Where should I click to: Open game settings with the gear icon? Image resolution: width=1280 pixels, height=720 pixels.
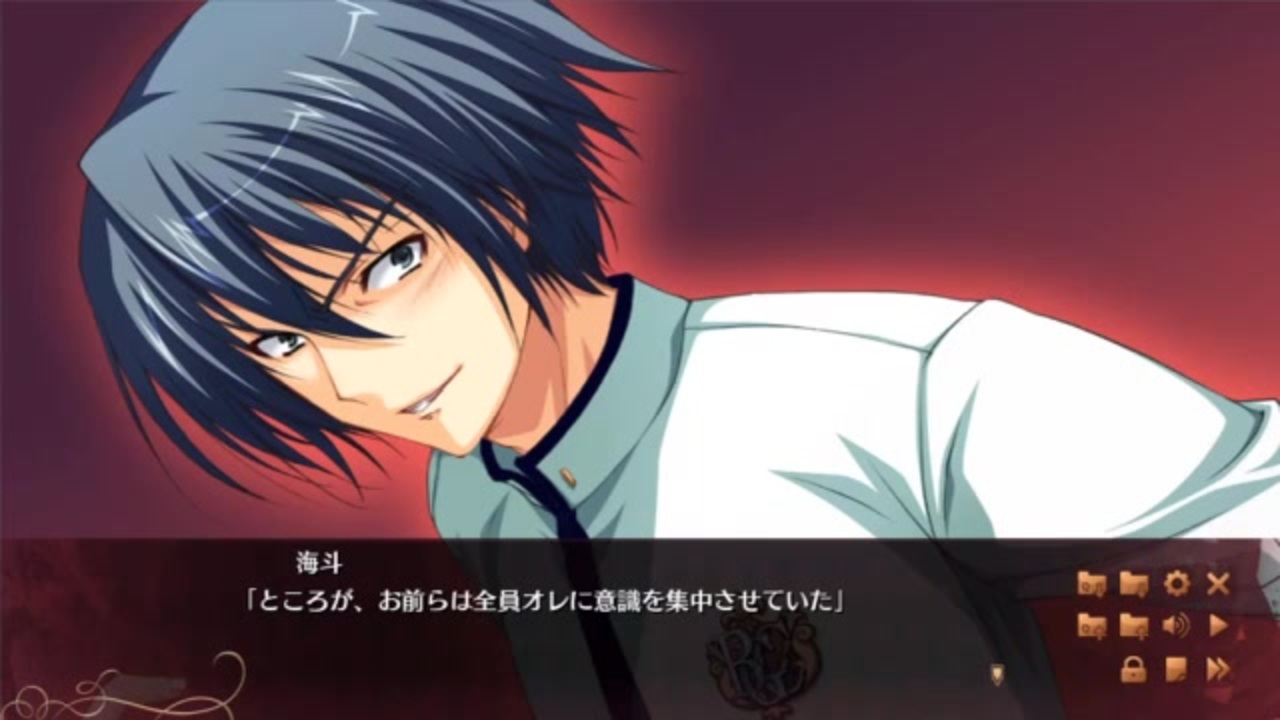(1177, 582)
